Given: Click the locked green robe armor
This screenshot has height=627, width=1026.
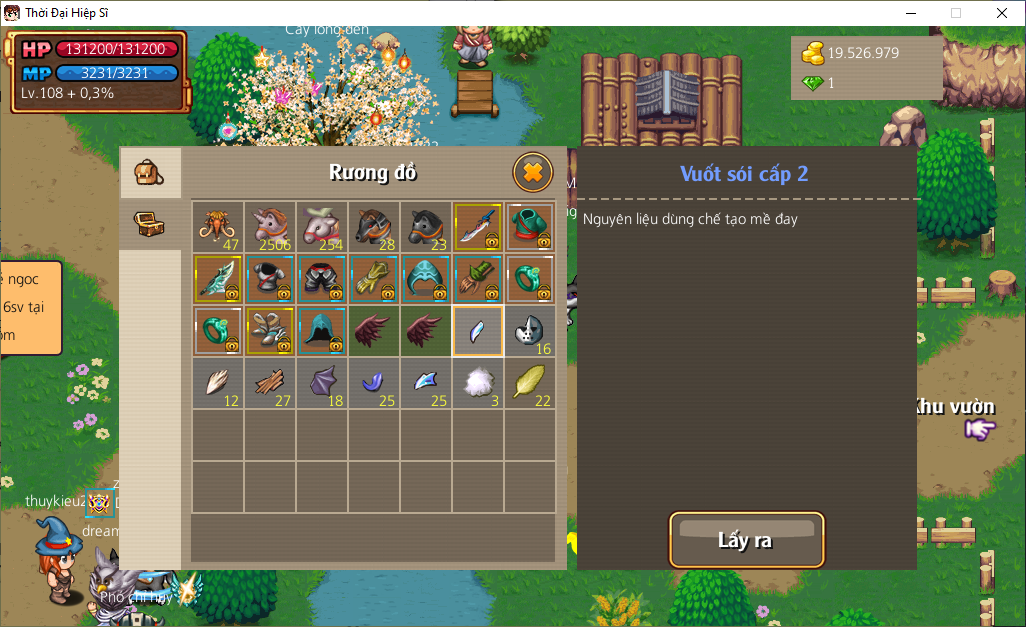Looking at the screenshot, I should pyautogui.click(x=530, y=227).
